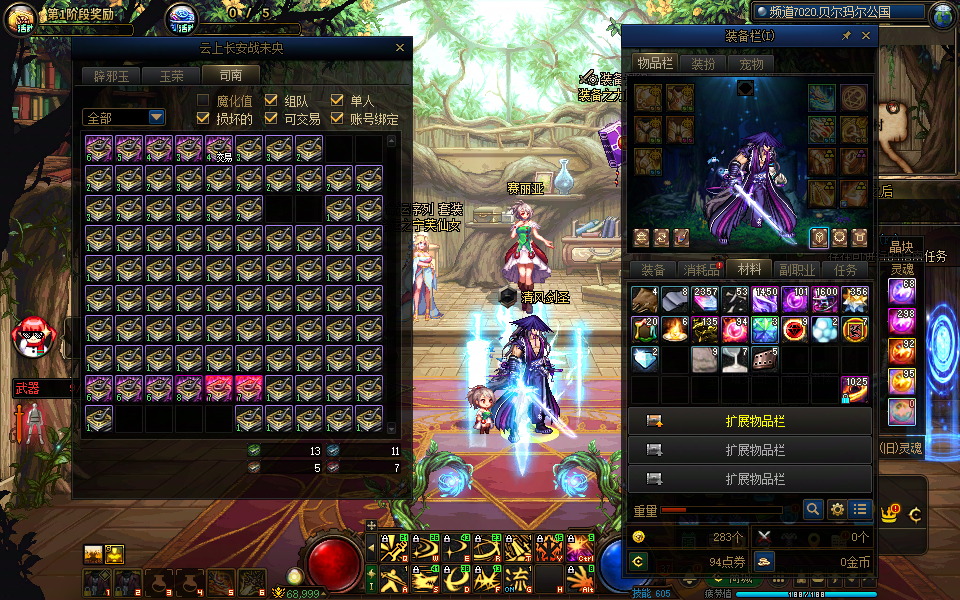960x600 pixels.
Task: Switch to the 装扮 tab
Action: coord(702,64)
